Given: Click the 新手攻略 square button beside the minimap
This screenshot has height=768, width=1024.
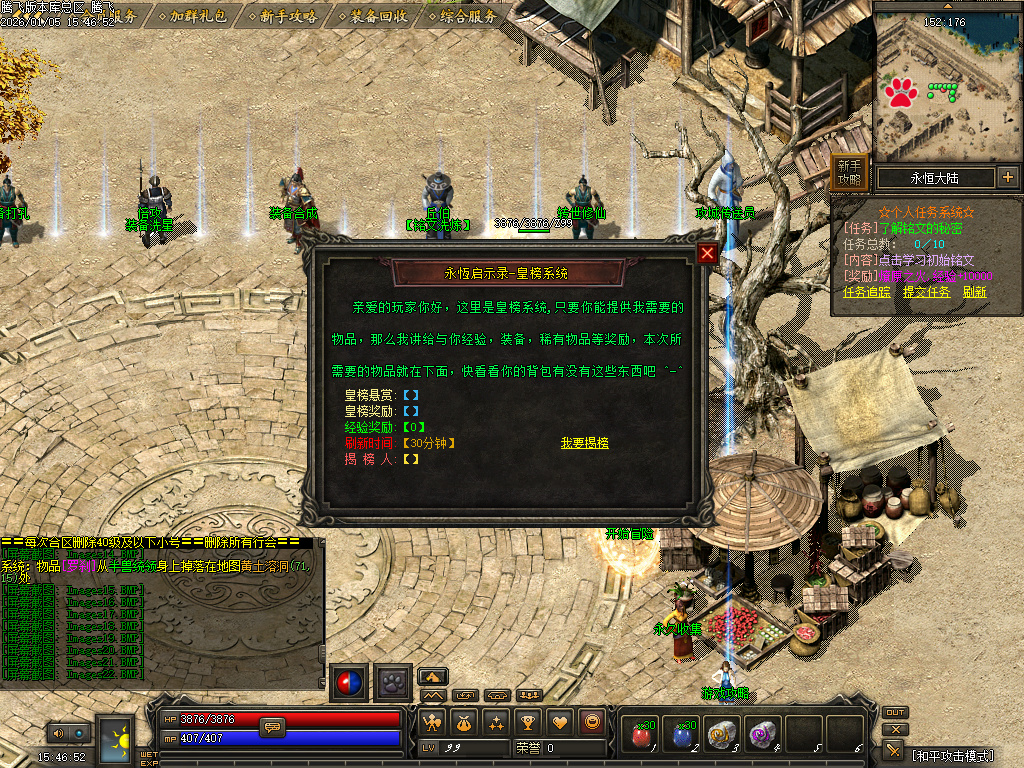Looking at the screenshot, I should point(849,172).
